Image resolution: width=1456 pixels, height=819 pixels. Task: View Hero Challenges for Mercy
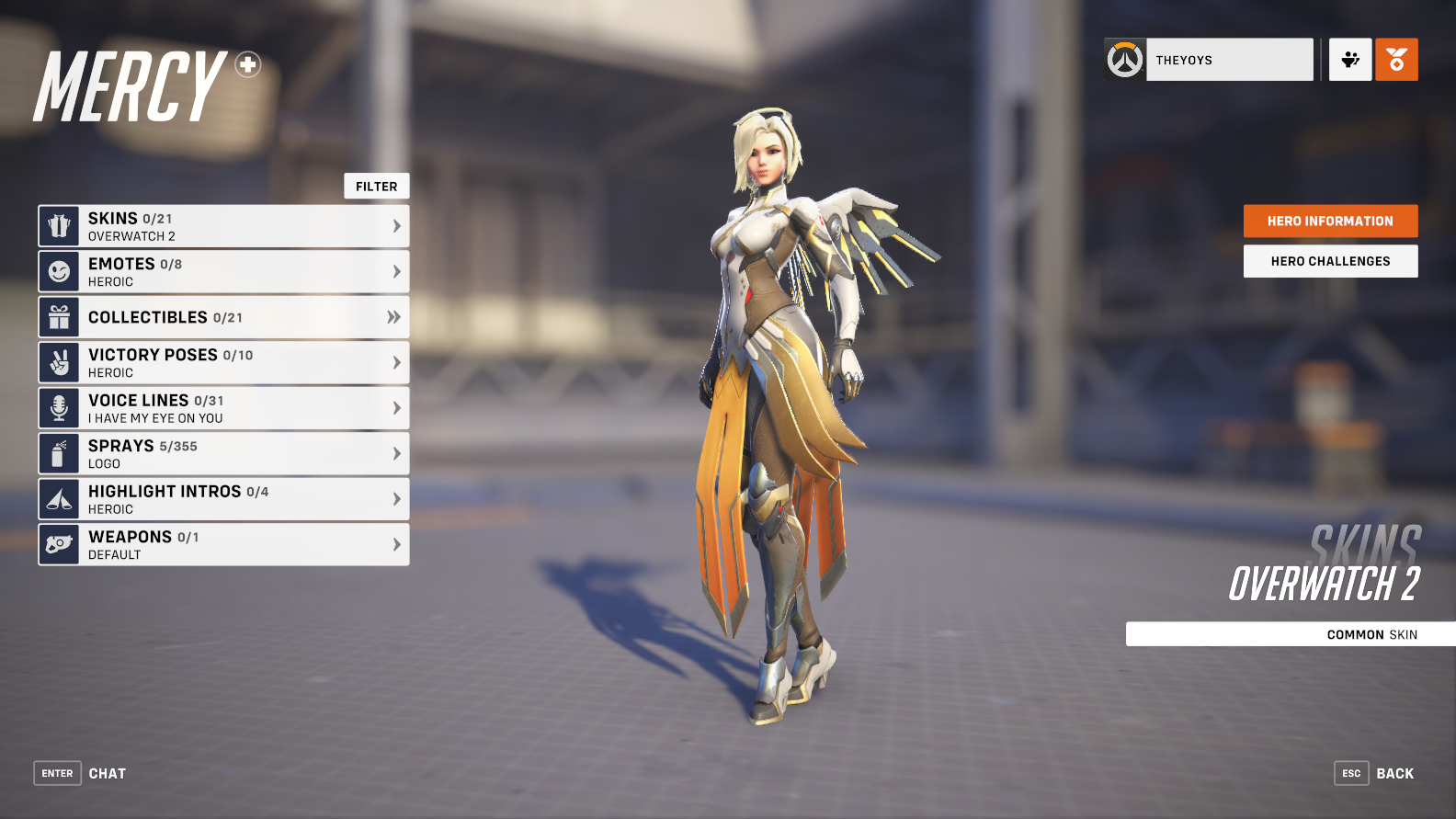tap(1330, 261)
